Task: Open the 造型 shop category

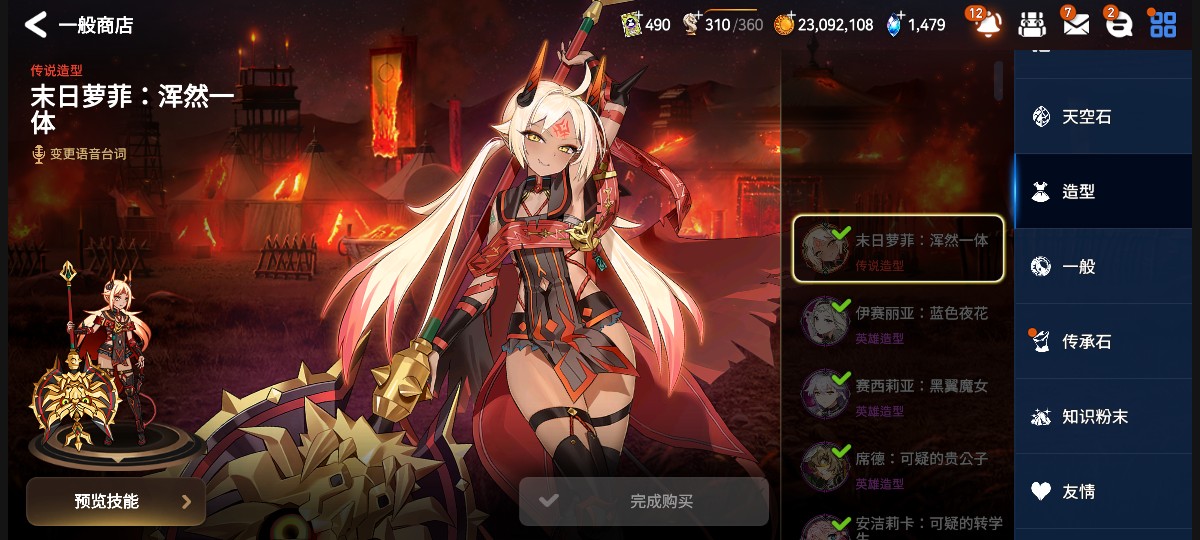Action: tap(1107, 191)
